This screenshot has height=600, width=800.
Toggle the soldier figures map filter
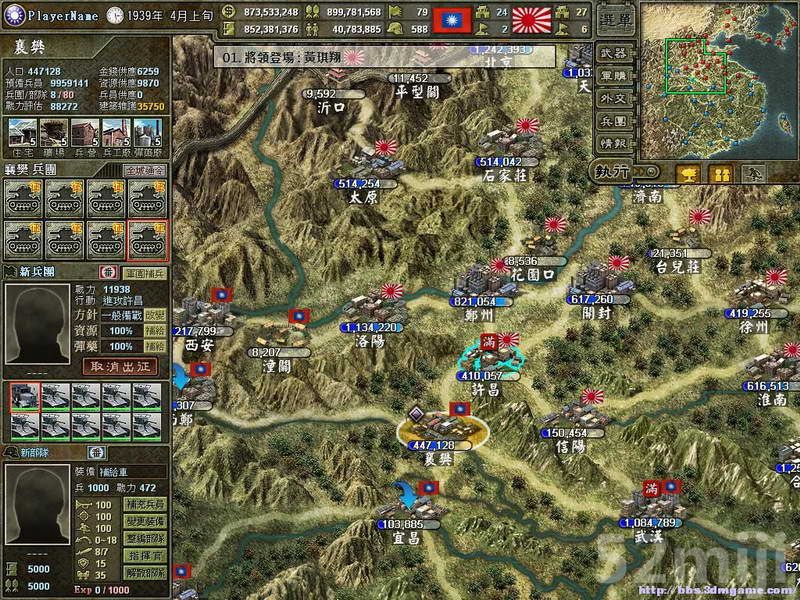click(720, 173)
